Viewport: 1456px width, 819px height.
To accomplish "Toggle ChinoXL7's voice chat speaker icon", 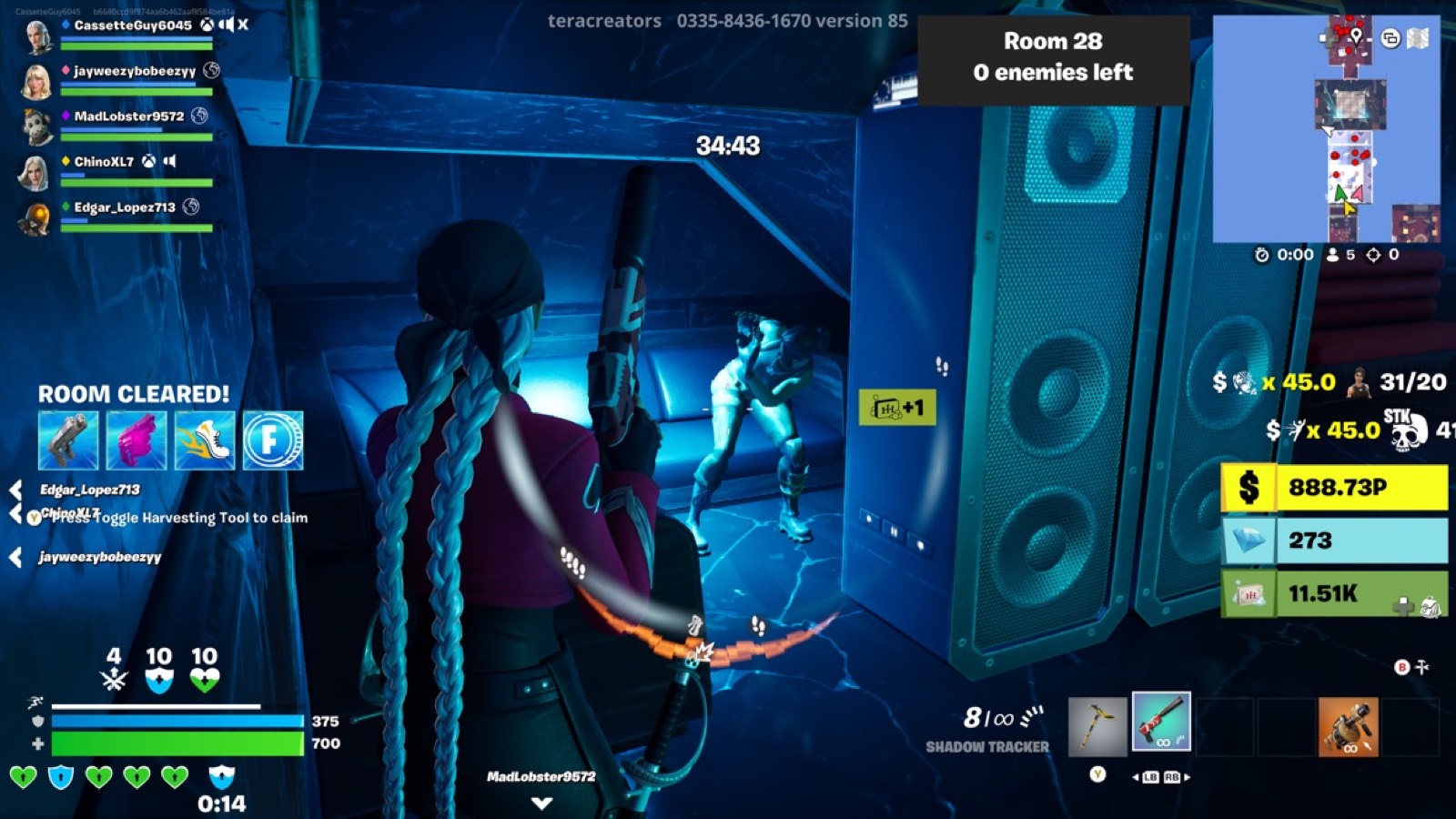I will click(169, 162).
